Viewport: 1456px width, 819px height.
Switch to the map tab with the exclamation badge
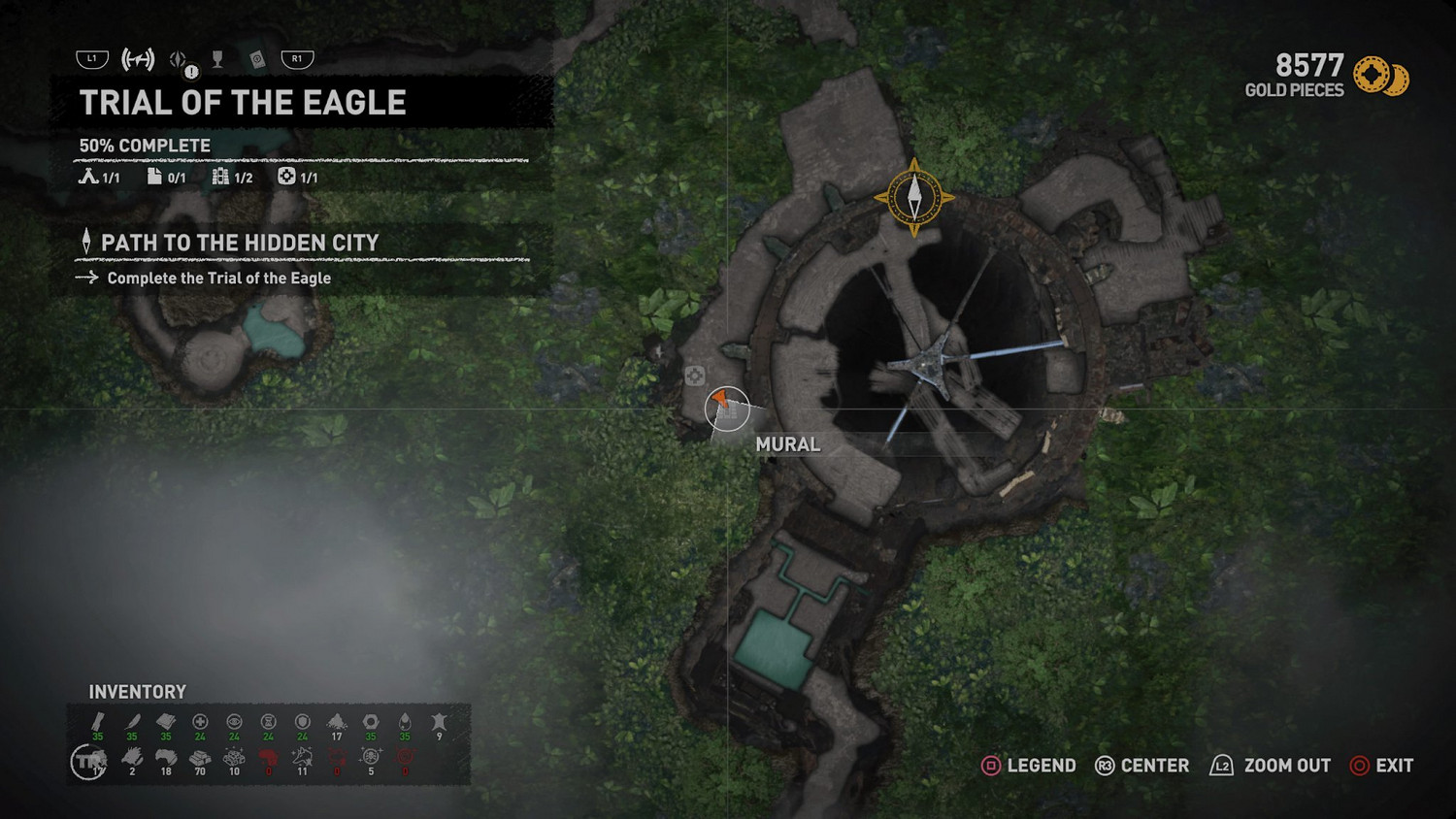coord(180,60)
